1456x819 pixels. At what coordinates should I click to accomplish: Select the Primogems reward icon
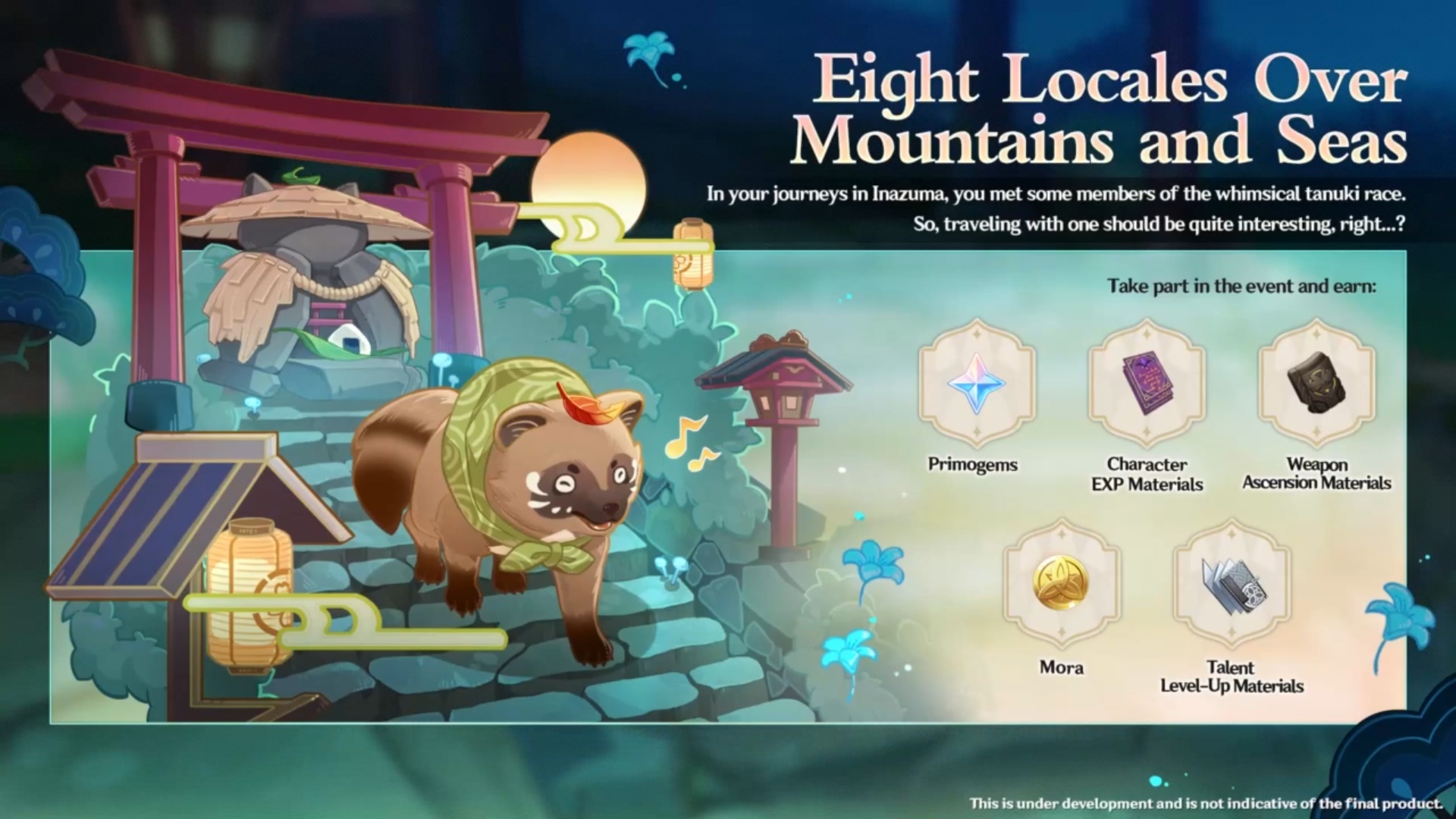(x=976, y=384)
